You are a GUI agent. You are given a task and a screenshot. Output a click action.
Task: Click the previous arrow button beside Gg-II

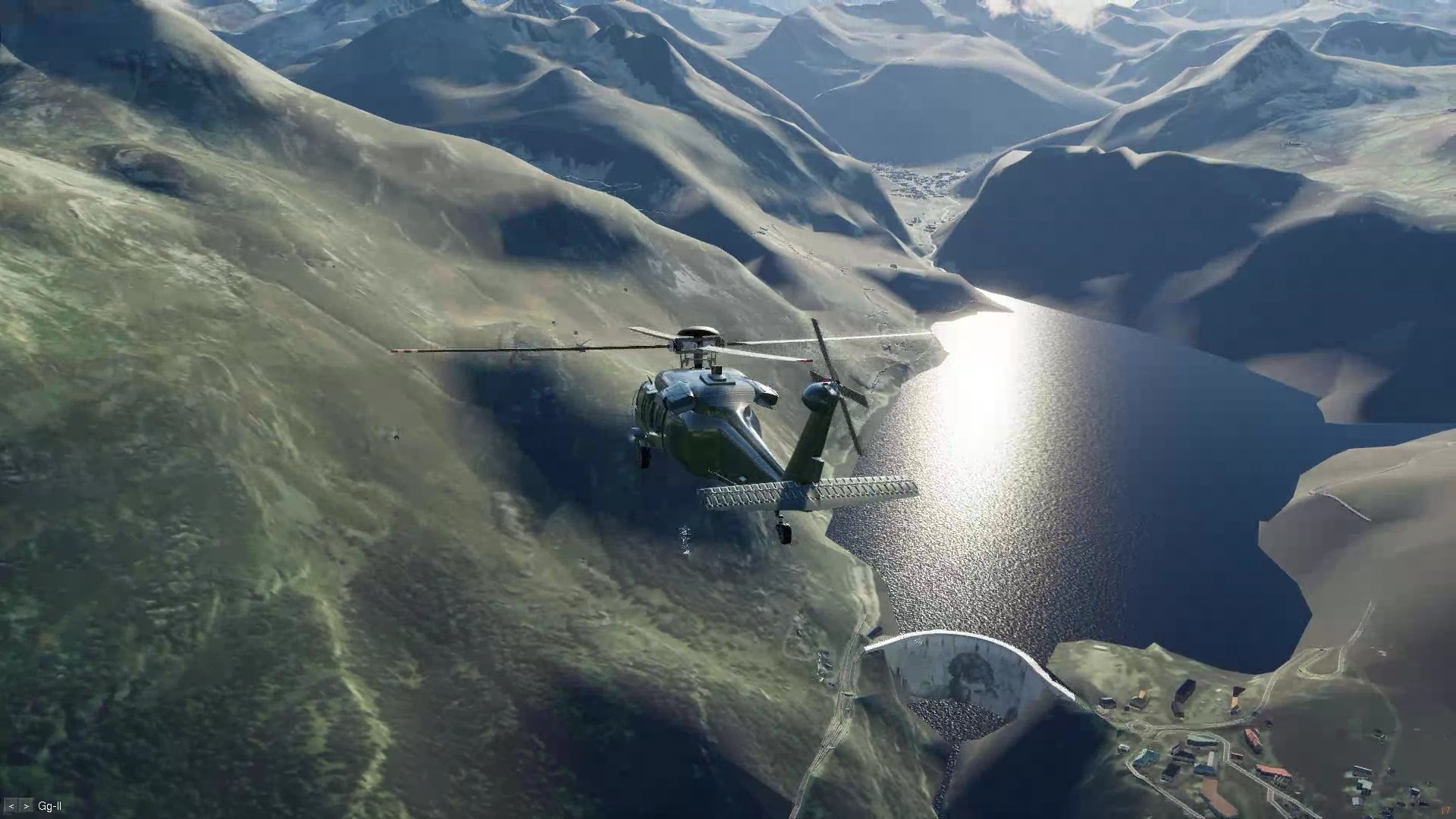(x=11, y=806)
